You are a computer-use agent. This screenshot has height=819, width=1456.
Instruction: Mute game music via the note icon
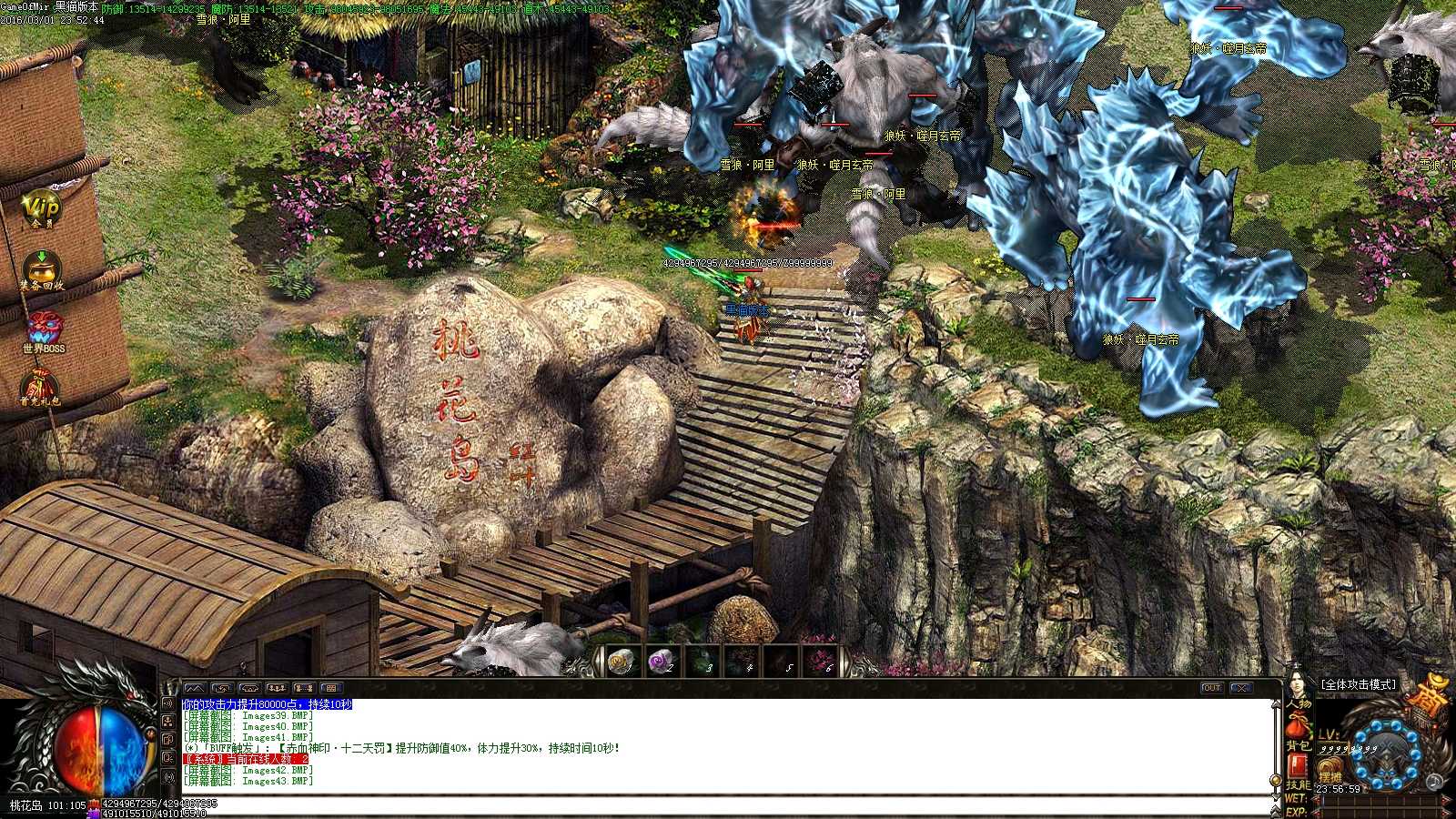(1433, 784)
